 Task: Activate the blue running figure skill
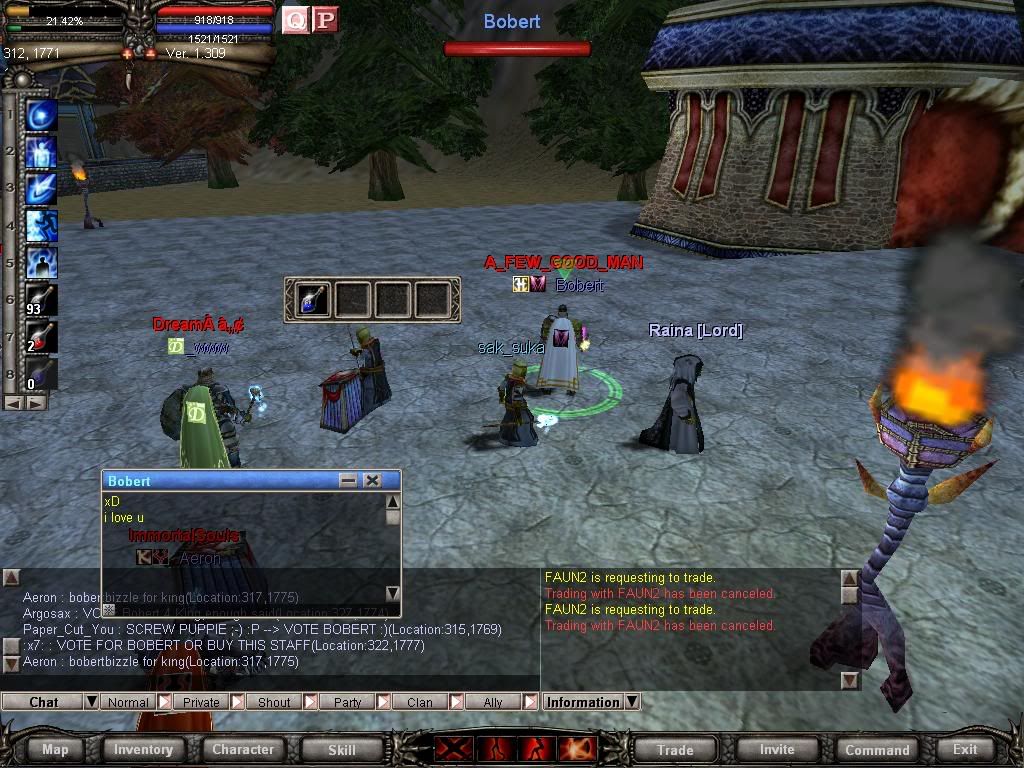[x=41, y=262]
